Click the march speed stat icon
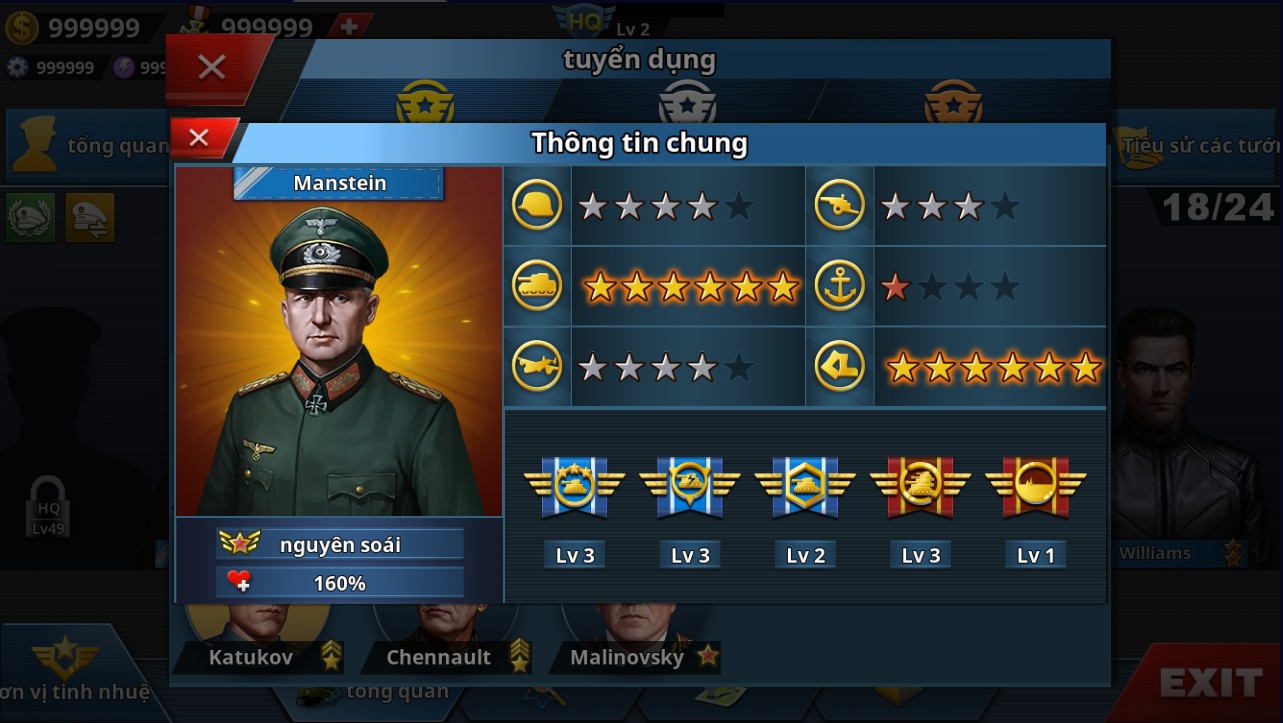The width and height of the screenshot is (1283, 723). pos(839,366)
